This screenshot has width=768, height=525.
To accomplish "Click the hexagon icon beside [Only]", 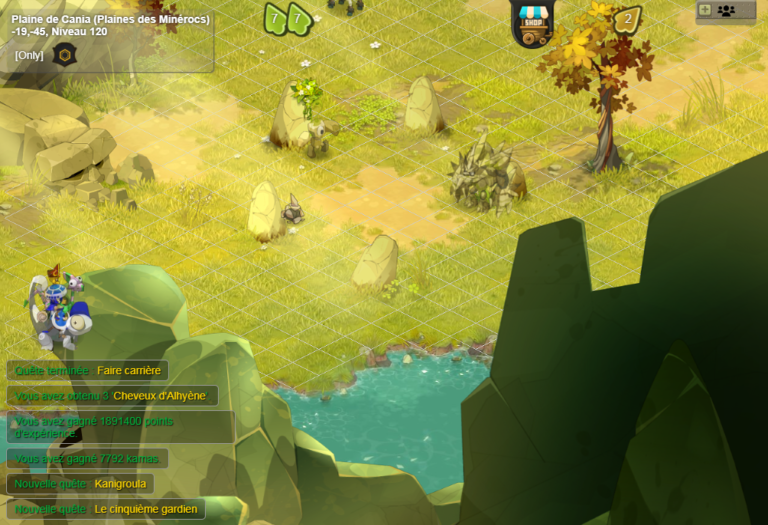I will click(64, 55).
